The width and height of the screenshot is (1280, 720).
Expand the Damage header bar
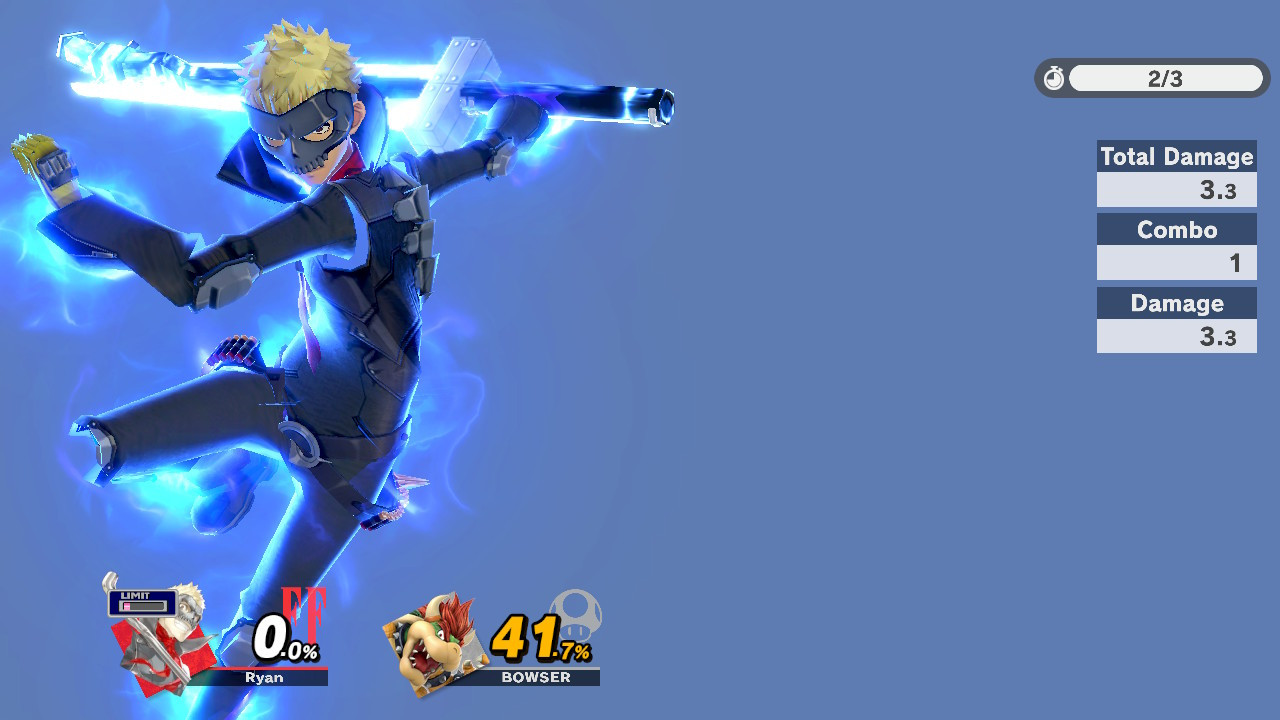pyautogui.click(x=1177, y=303)
